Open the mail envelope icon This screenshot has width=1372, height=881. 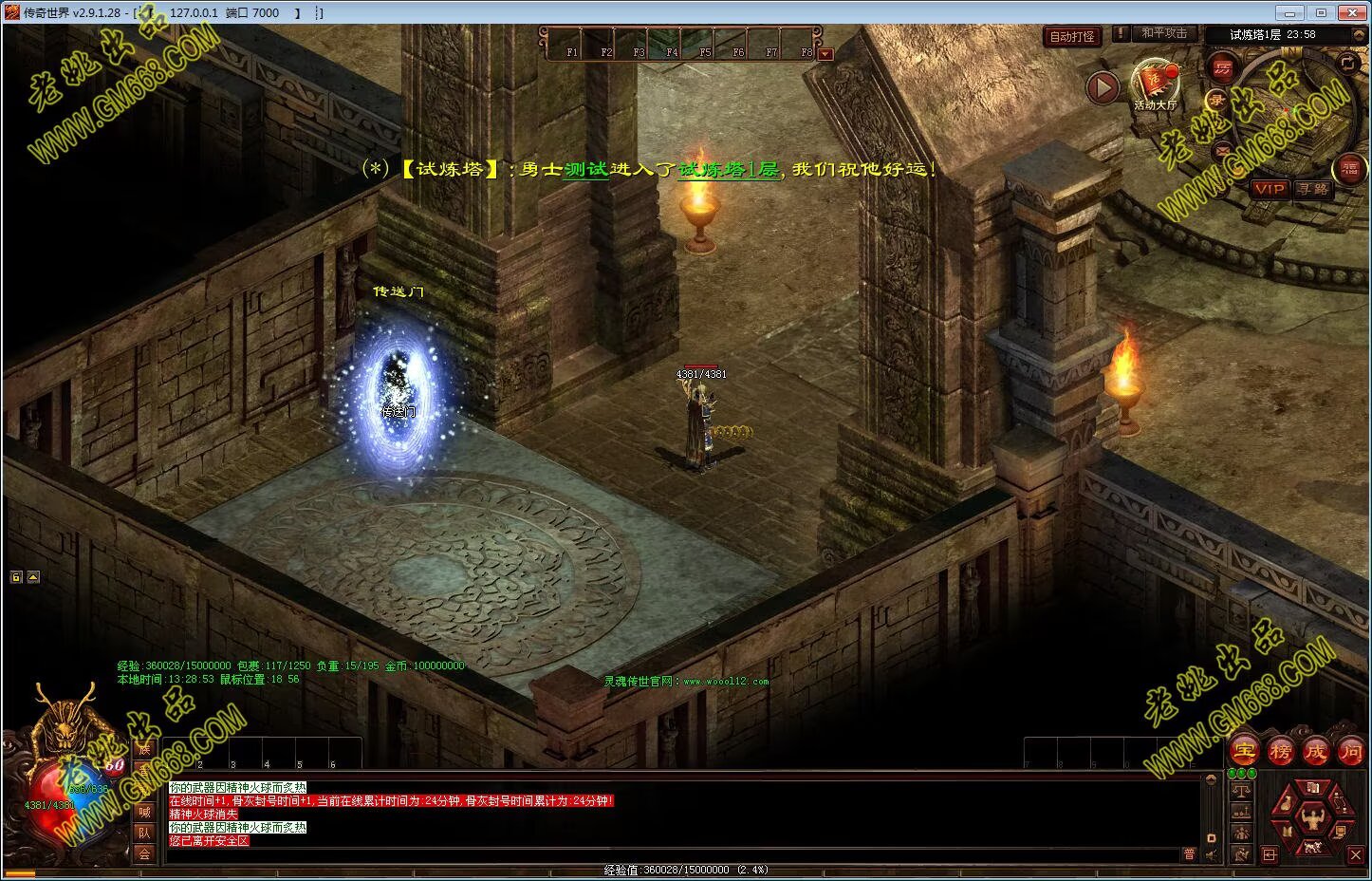[x=1222, y=151]
